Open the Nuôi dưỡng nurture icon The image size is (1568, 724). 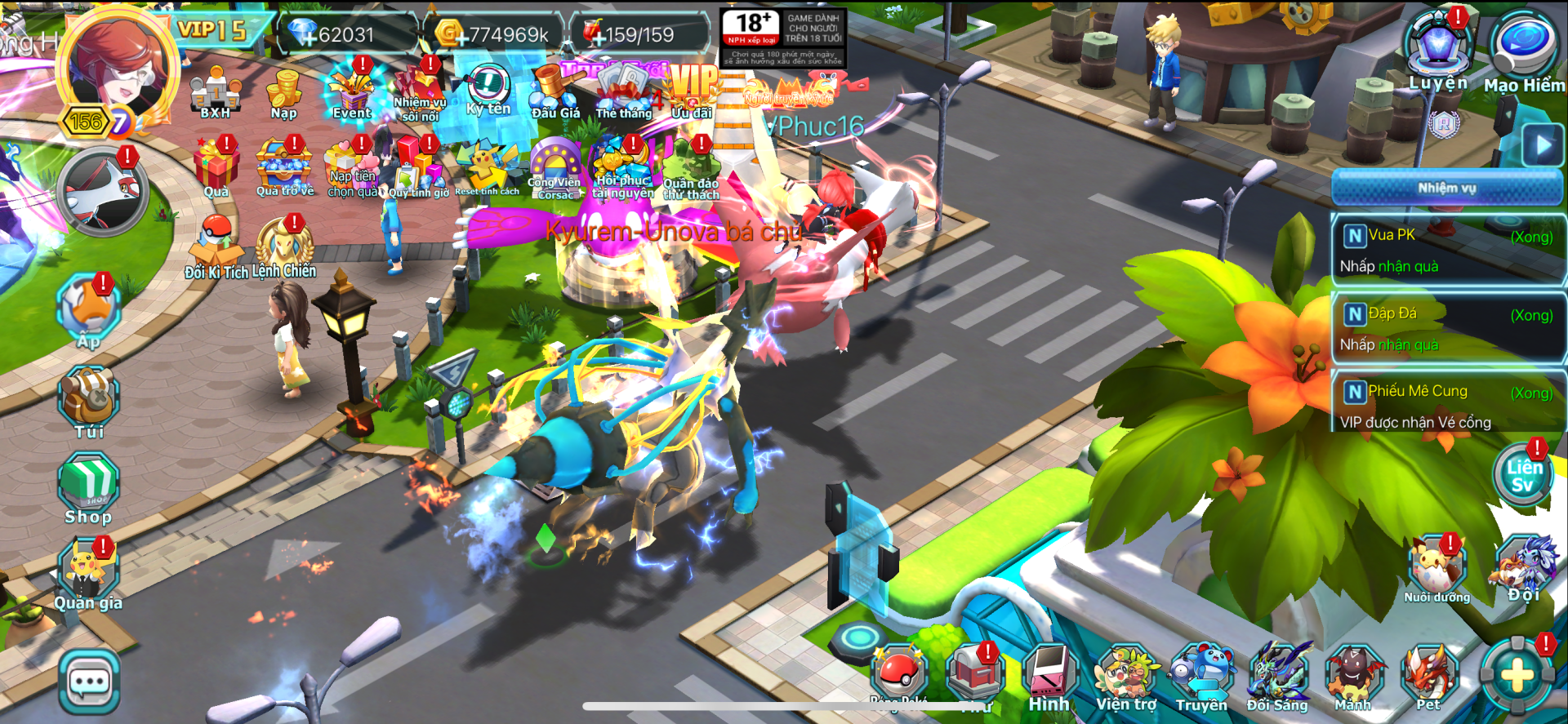[x=1437, y=569]
